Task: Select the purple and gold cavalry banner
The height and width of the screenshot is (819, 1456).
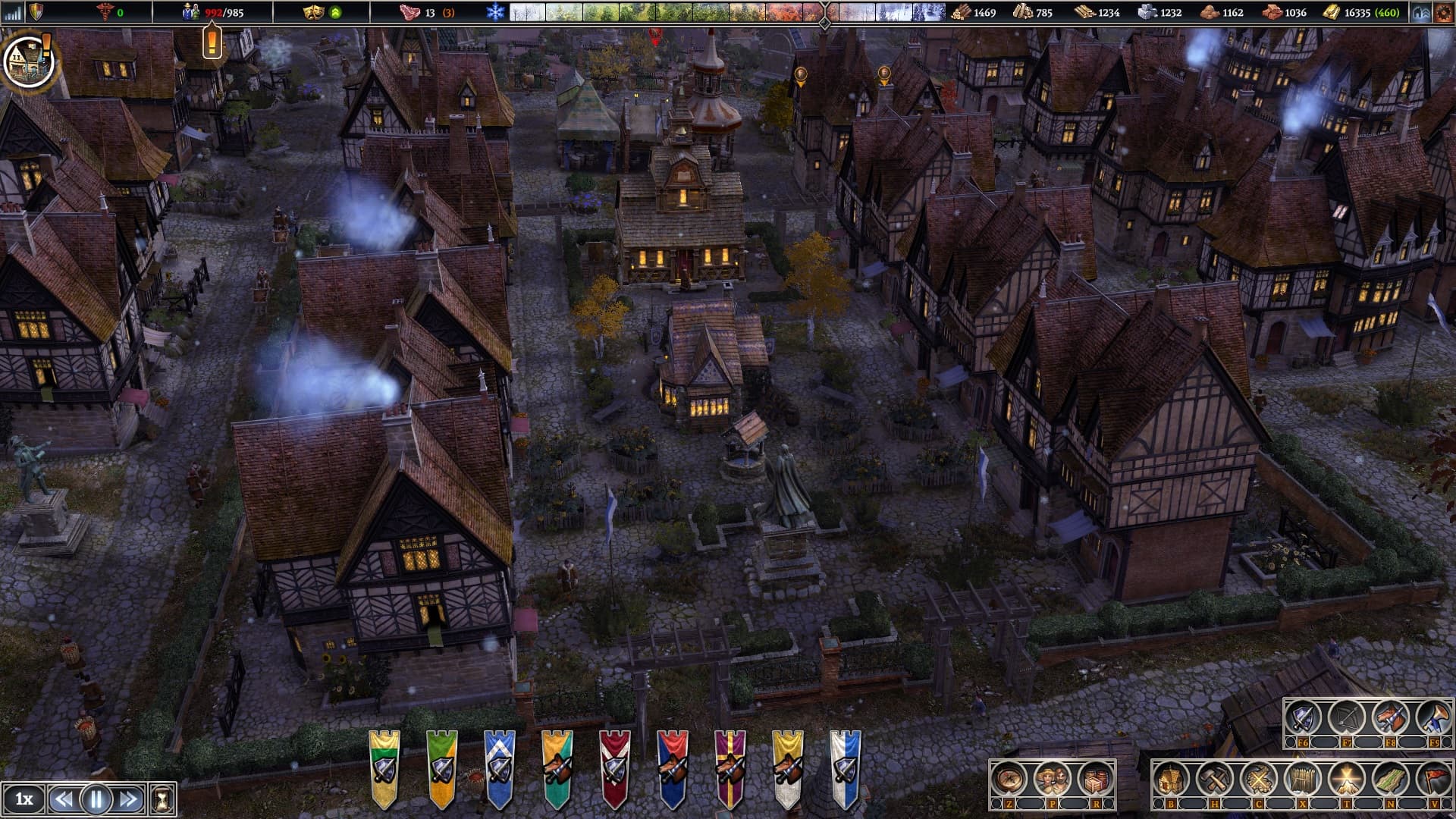Action: click(730, 767)
